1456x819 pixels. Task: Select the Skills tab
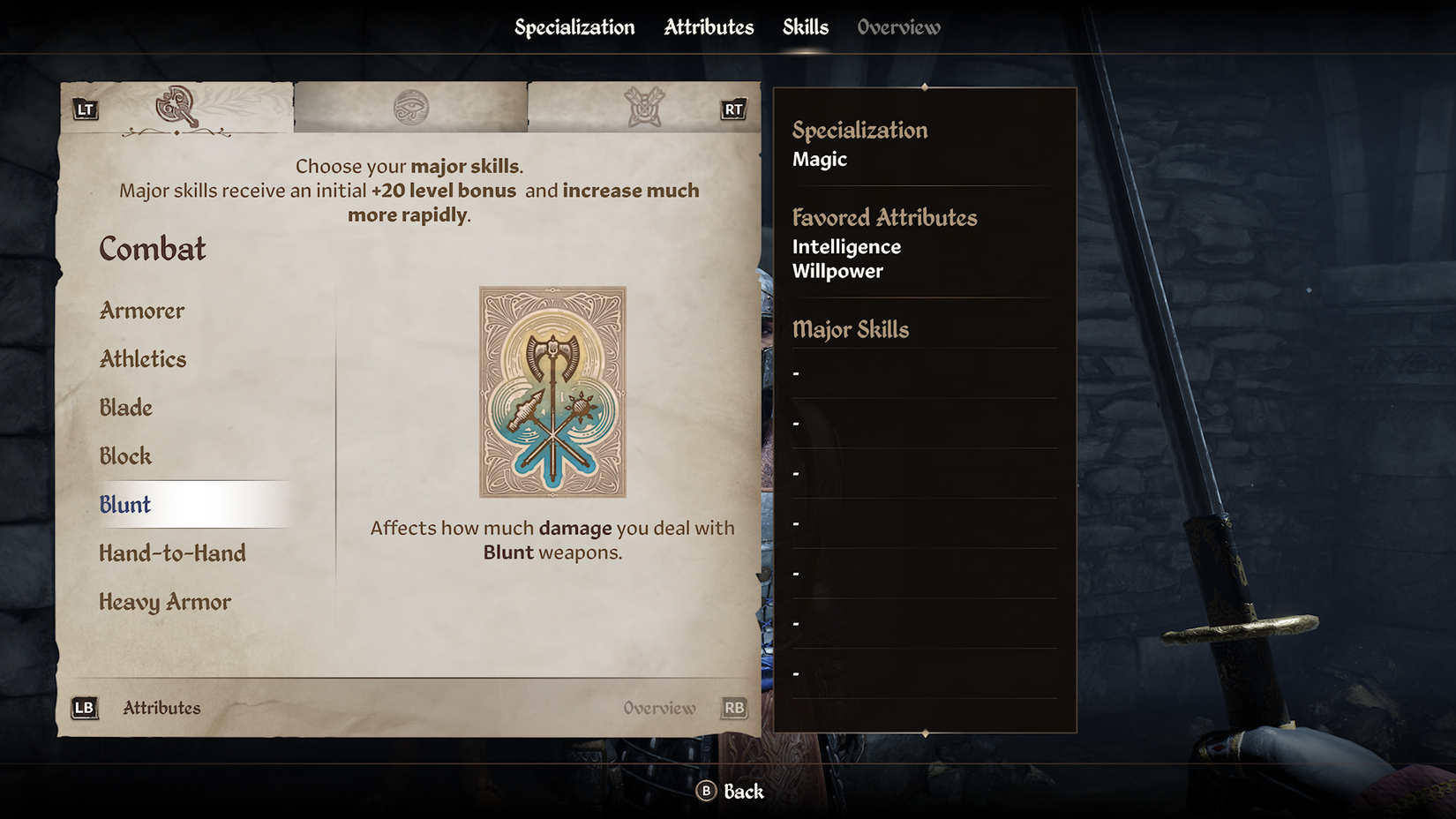tap(805, 27)
